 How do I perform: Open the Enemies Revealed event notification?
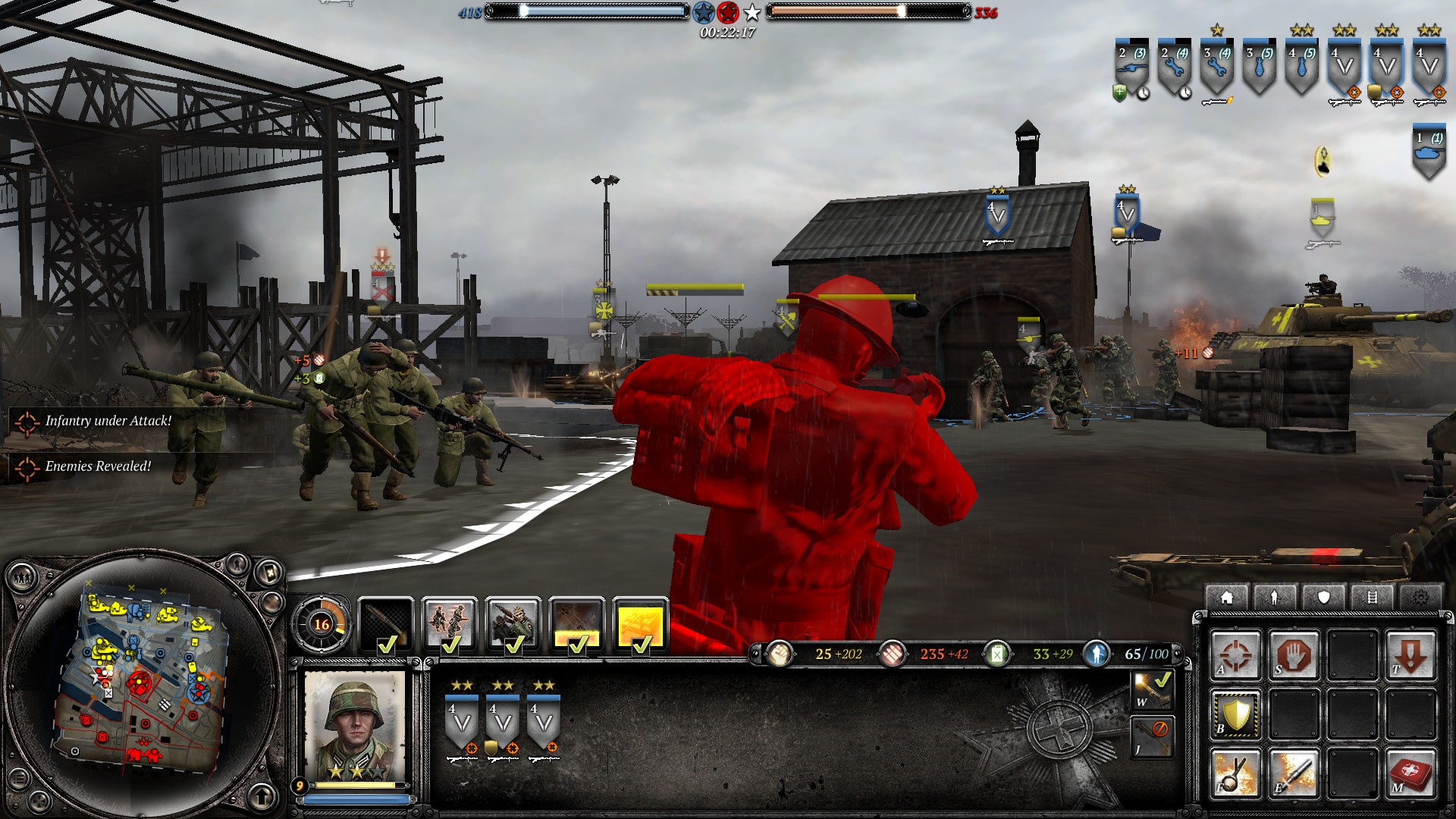point(98,466)
